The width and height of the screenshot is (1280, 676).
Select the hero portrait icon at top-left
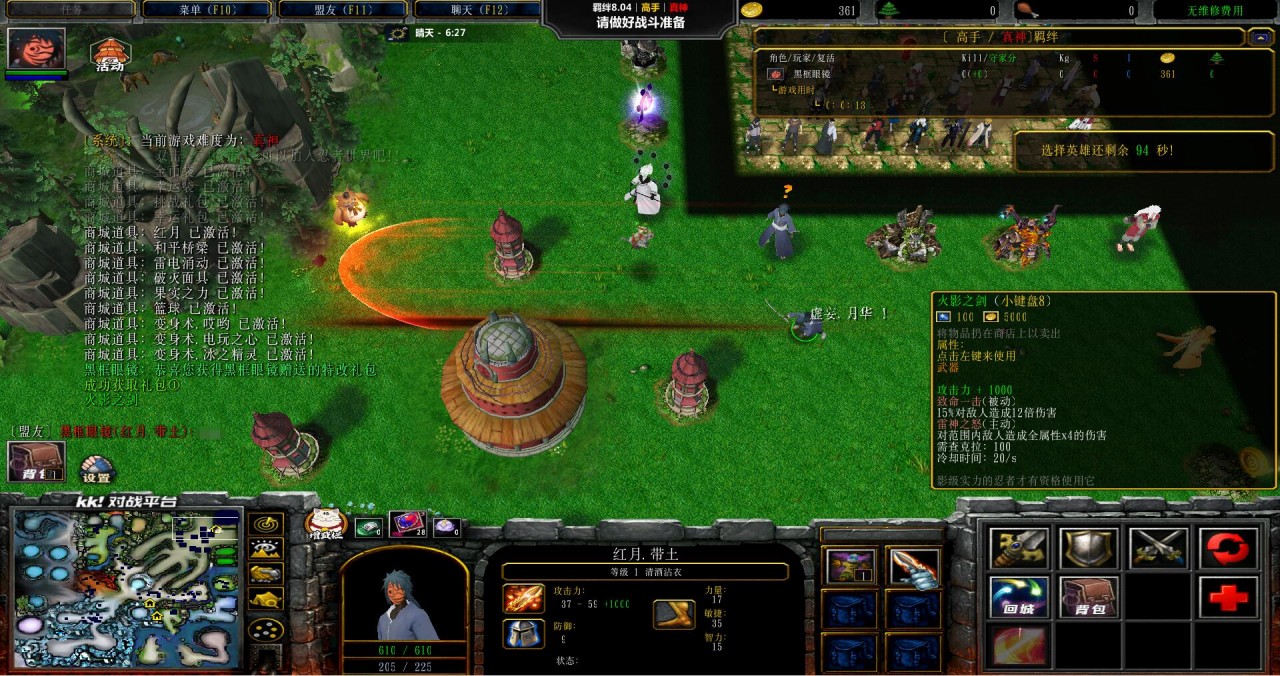37,48
